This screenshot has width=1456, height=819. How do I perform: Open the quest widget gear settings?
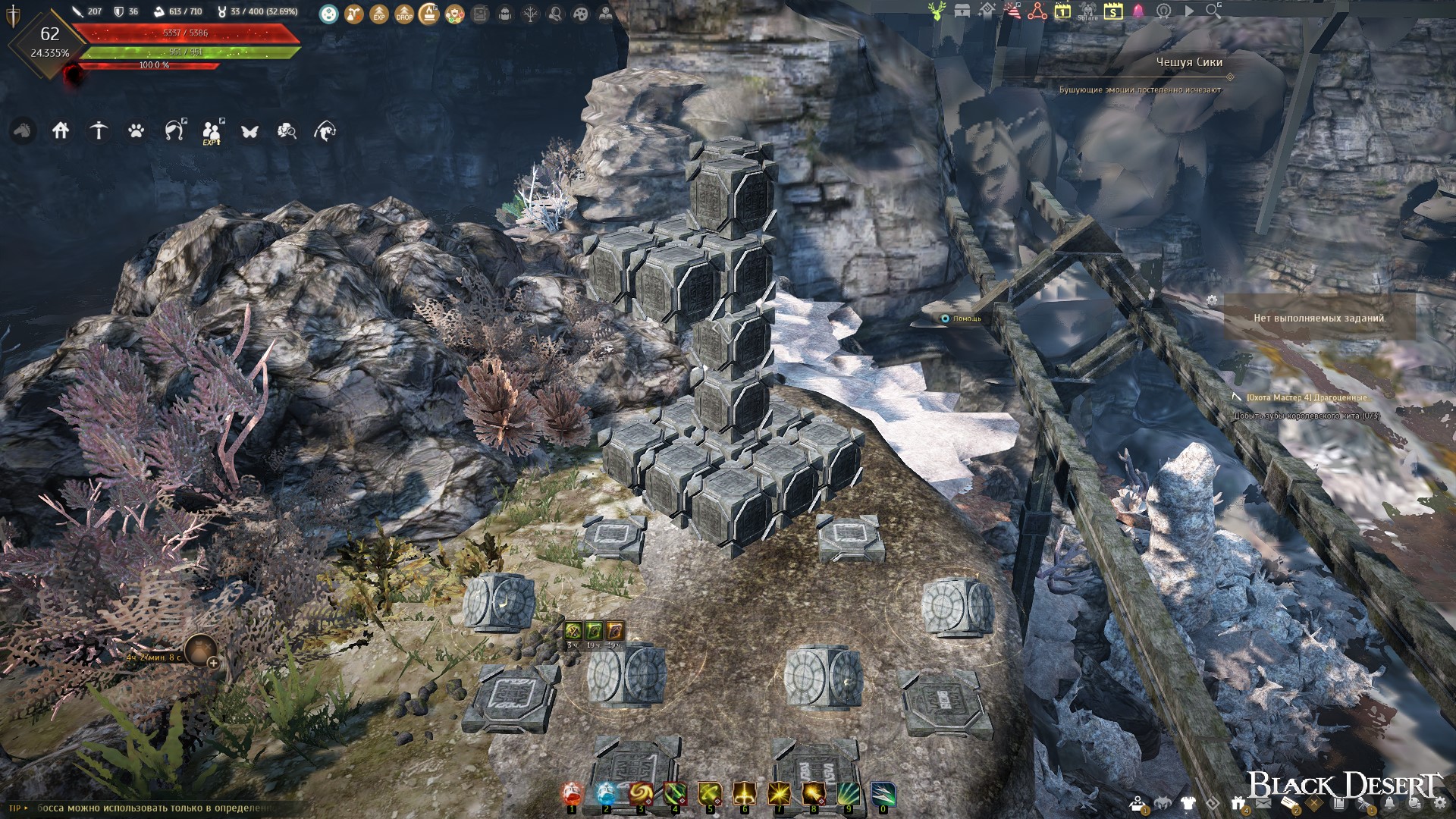tap(1212, 300)
